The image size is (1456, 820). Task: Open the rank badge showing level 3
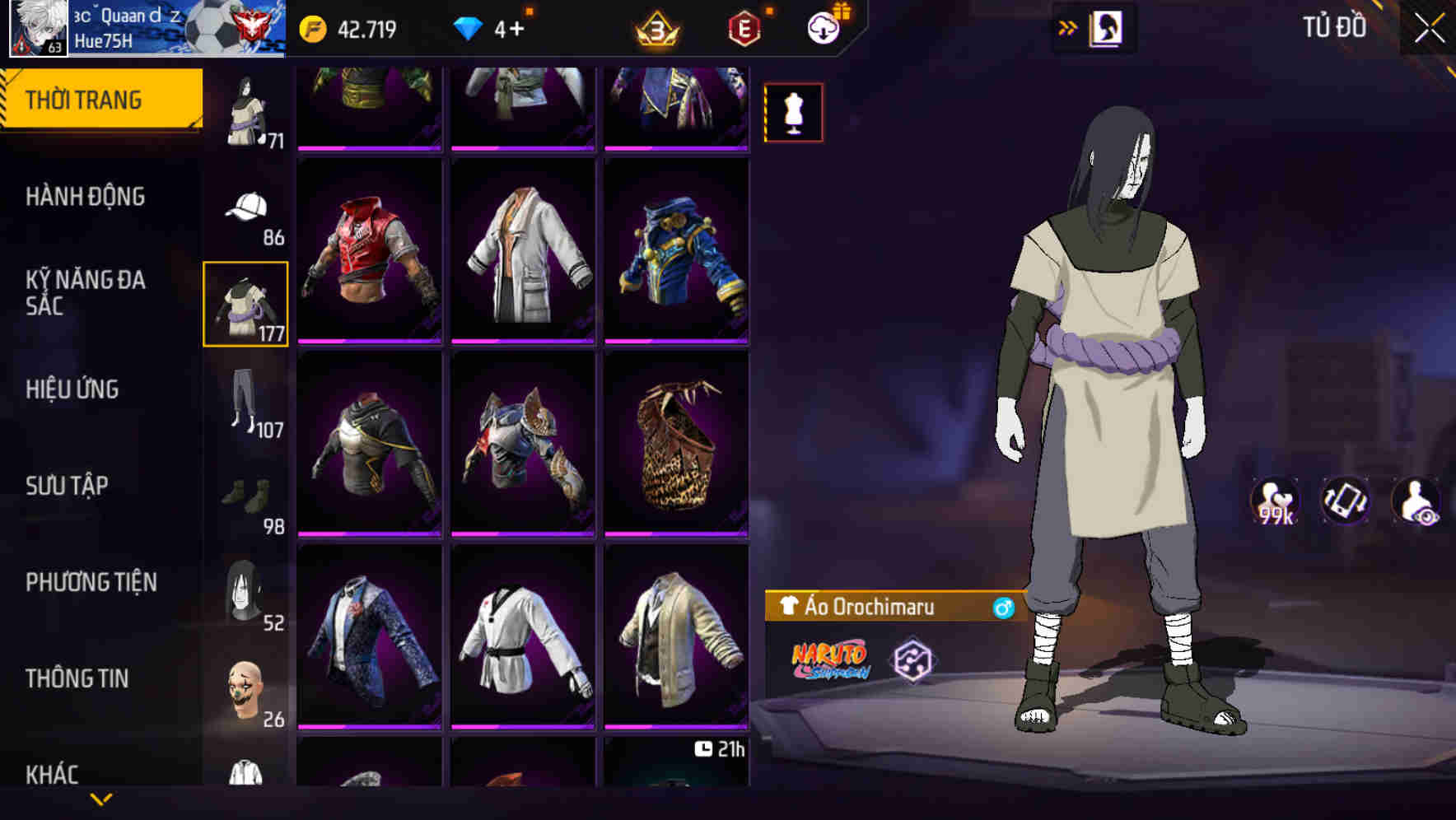(655, 26)
